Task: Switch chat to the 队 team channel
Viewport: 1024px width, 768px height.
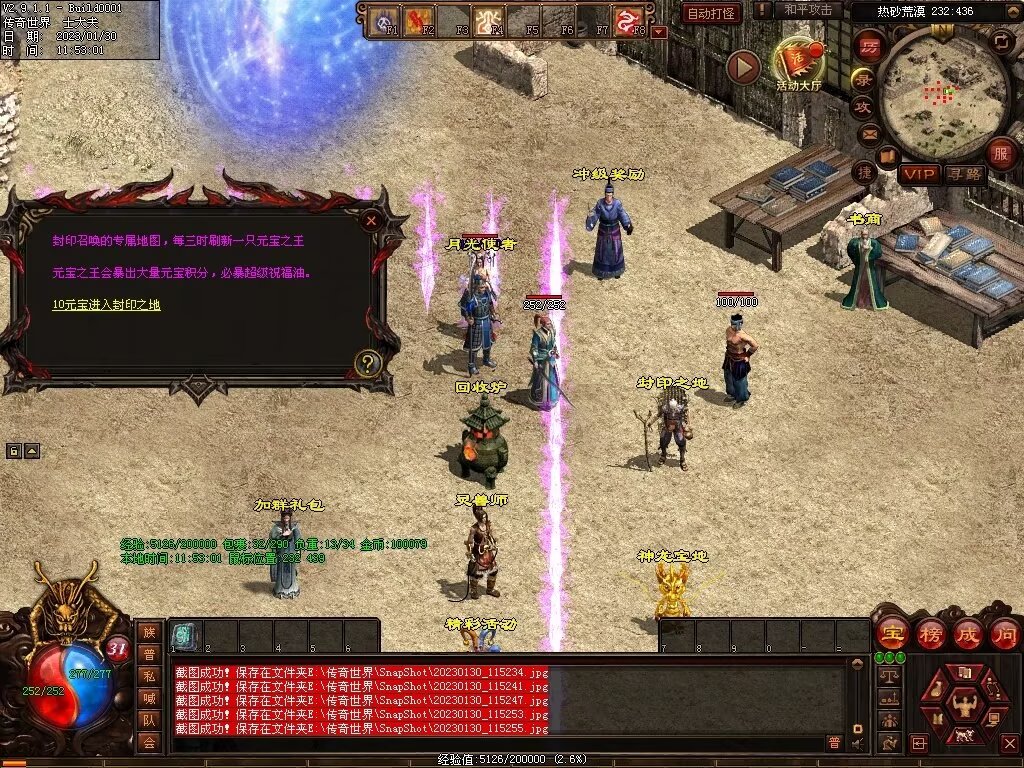Action: pos(149,720)
